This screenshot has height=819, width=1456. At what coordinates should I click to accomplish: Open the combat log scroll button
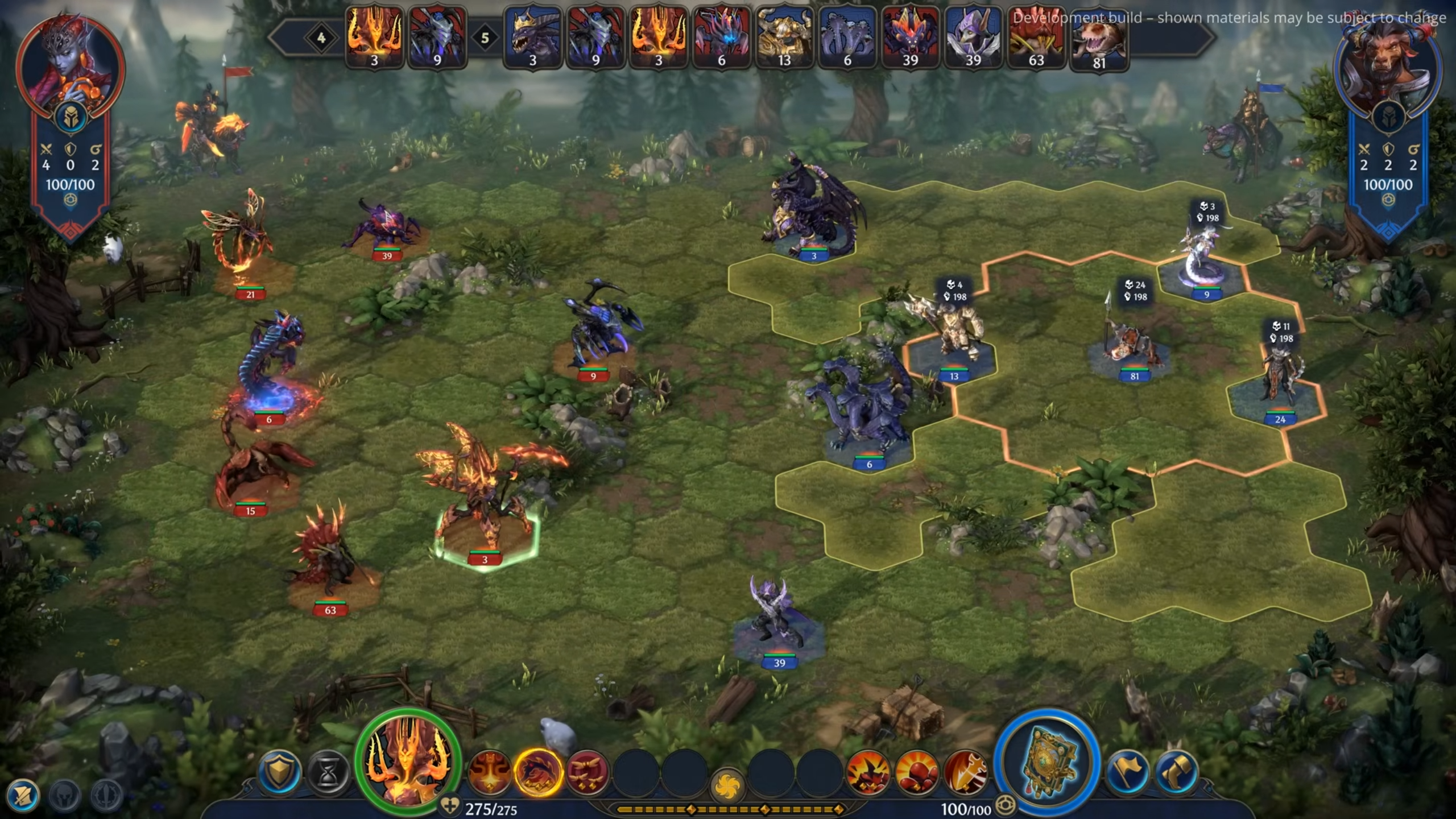click(23, 795)
